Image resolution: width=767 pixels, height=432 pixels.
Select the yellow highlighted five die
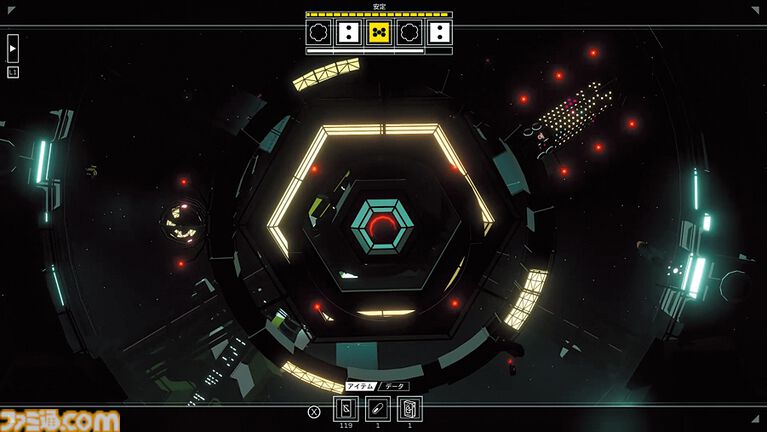(x=378, y=32)
